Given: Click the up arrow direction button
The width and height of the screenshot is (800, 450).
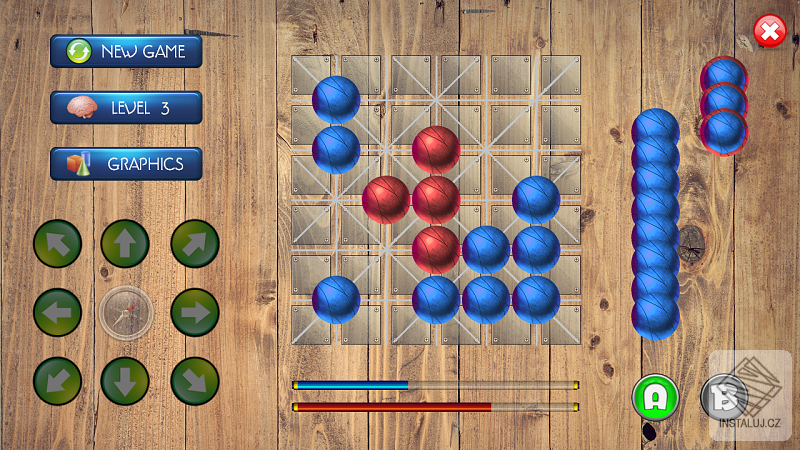Looking at the screenshot, I should point(125,244).
